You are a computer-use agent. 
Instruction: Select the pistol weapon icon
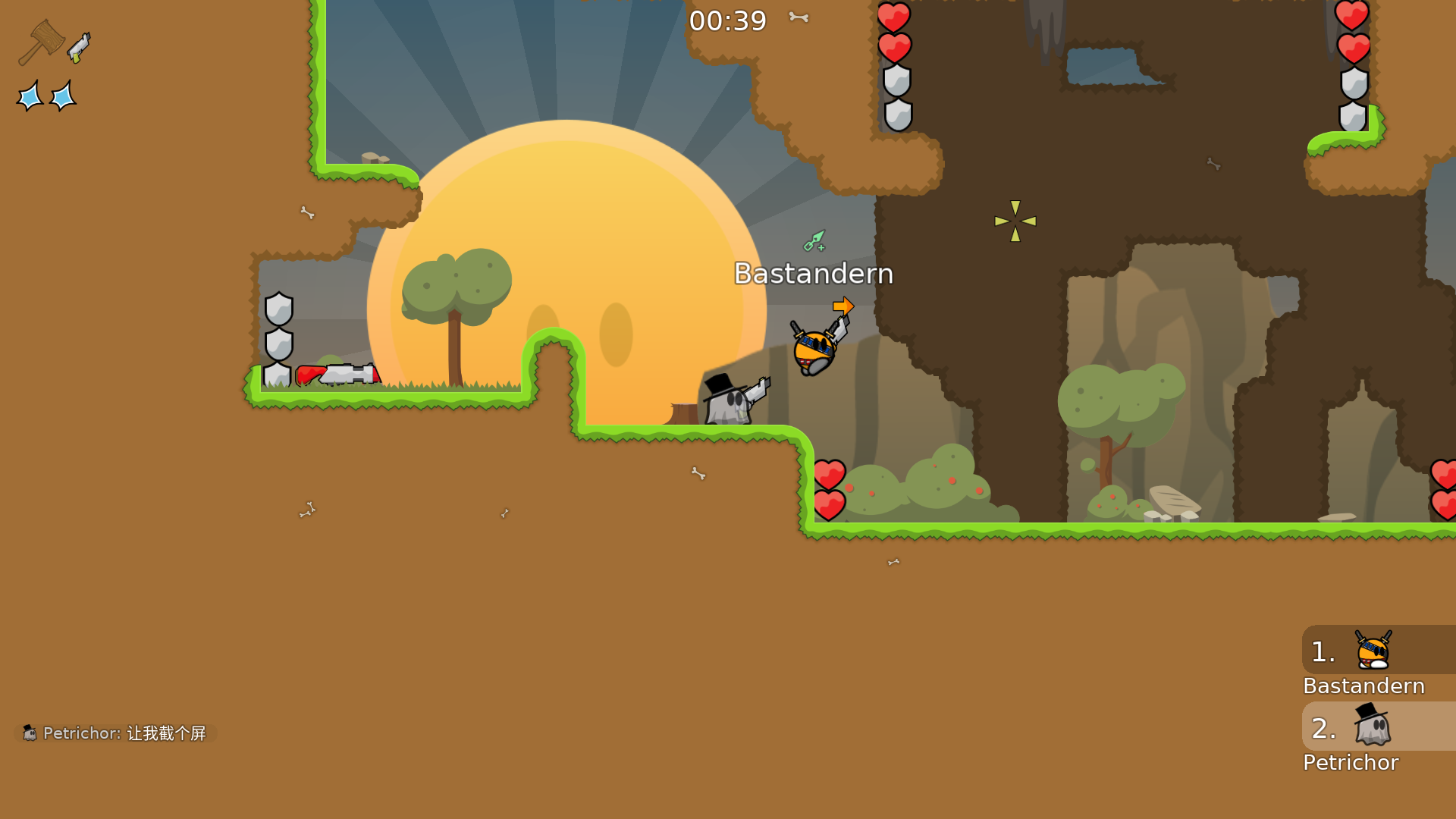coord(79,48)
